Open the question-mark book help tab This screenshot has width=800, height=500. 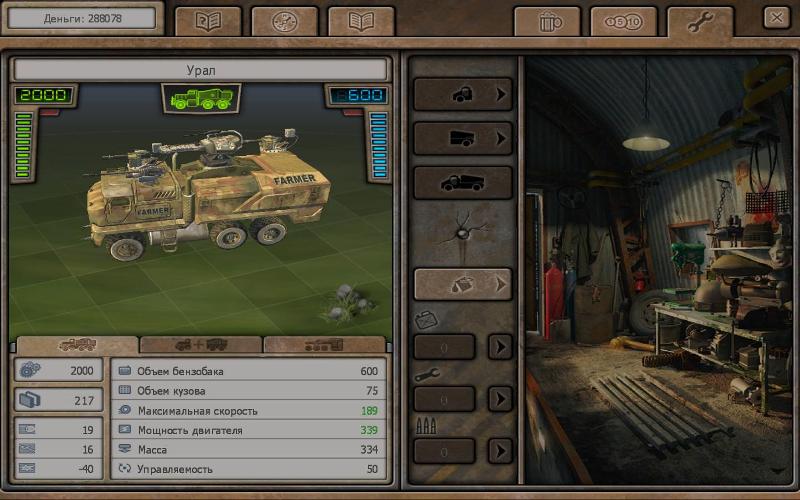208,21
